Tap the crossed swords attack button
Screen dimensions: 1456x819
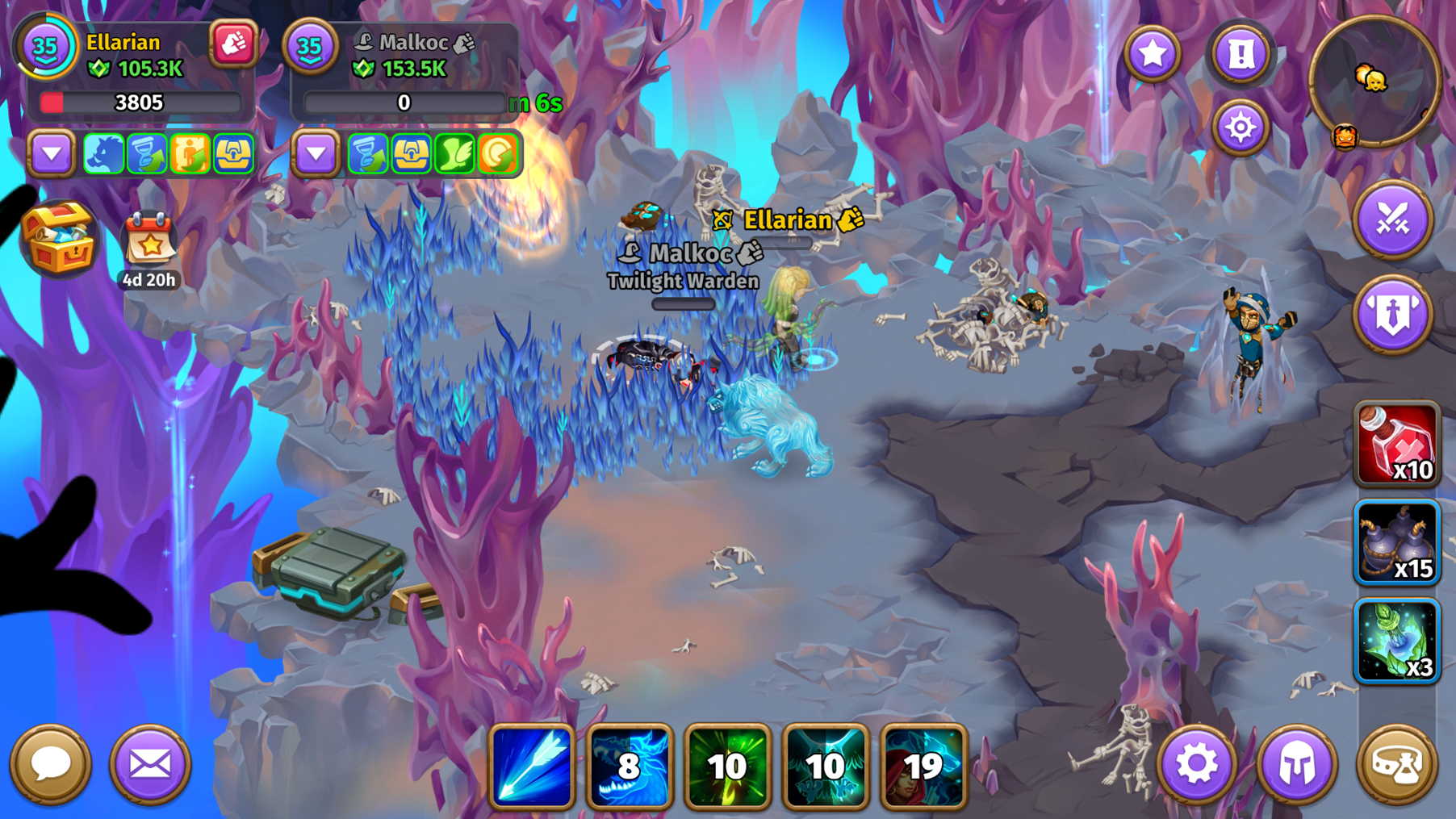tap(1392, 219)
